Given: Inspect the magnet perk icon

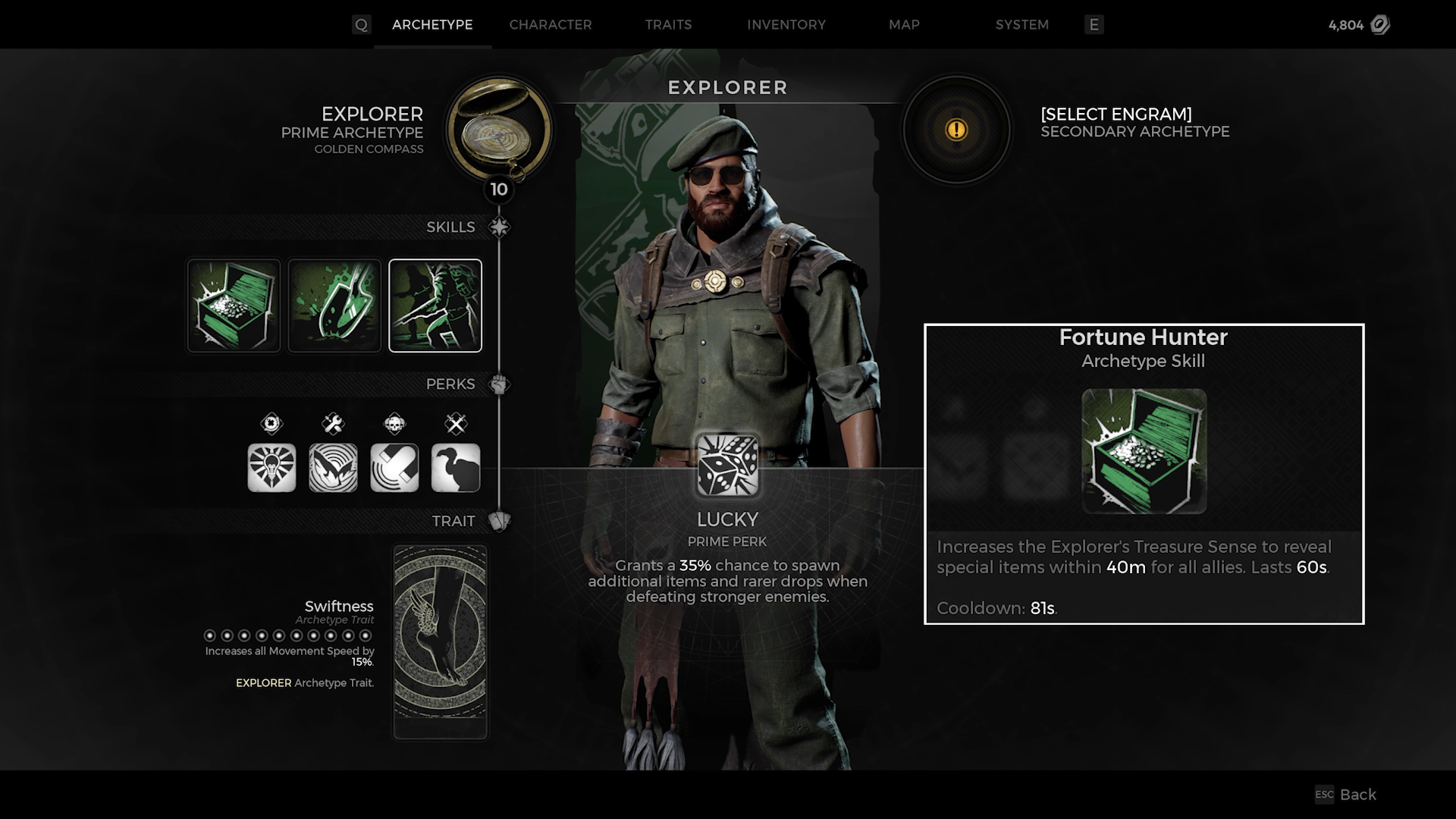Looking at the screenshot, I should pyautogui.click(x=394, y=468).
